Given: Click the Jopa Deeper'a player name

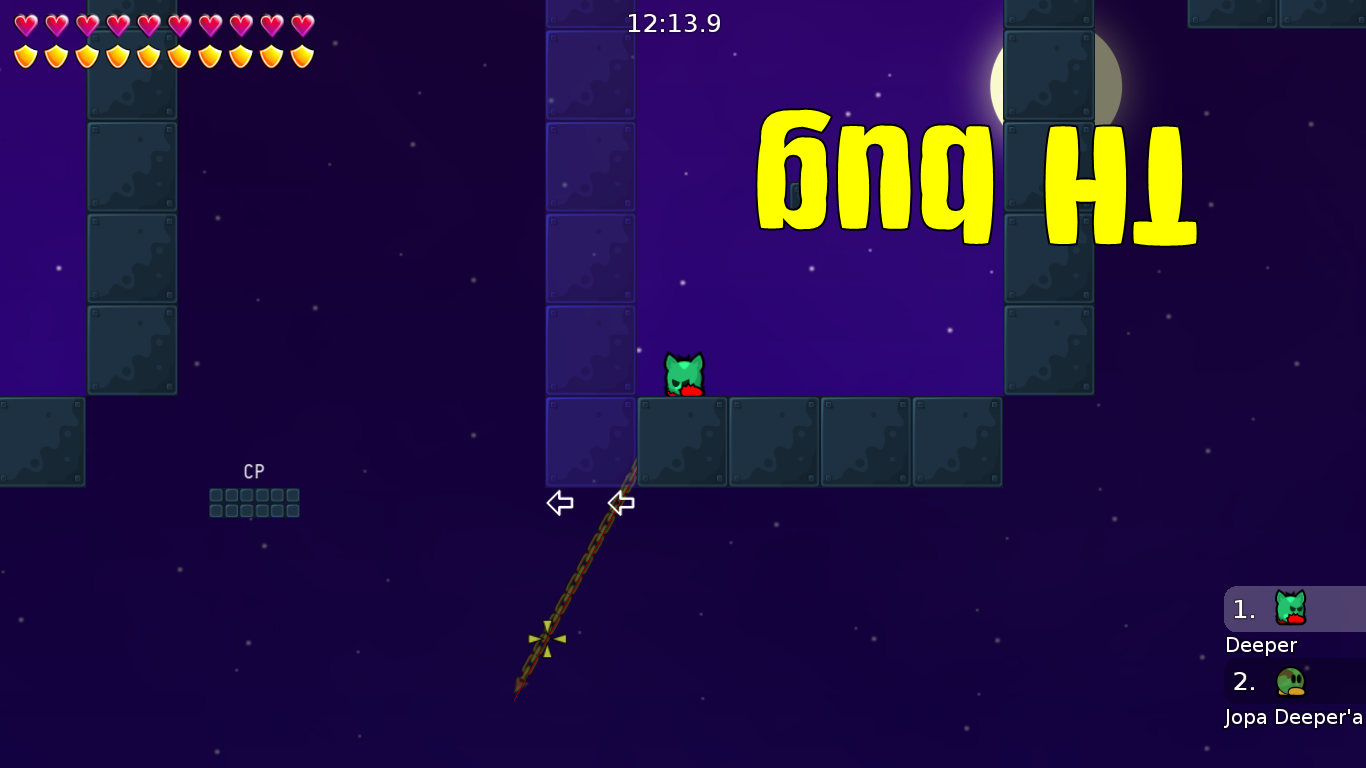Looking at the screenshot, I should click(x=1290, y=717).
